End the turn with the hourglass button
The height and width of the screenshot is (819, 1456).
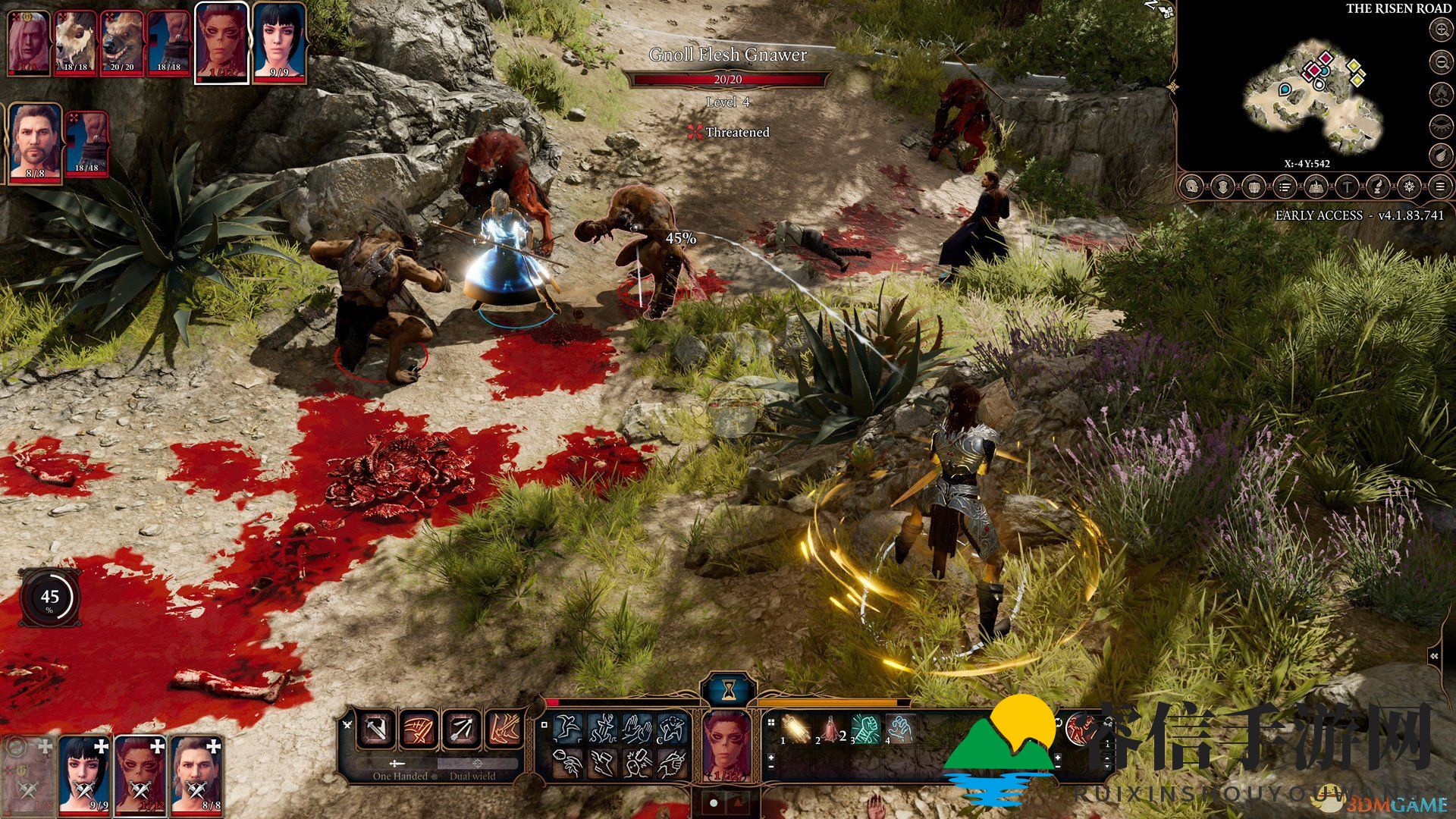click(729, 690)
